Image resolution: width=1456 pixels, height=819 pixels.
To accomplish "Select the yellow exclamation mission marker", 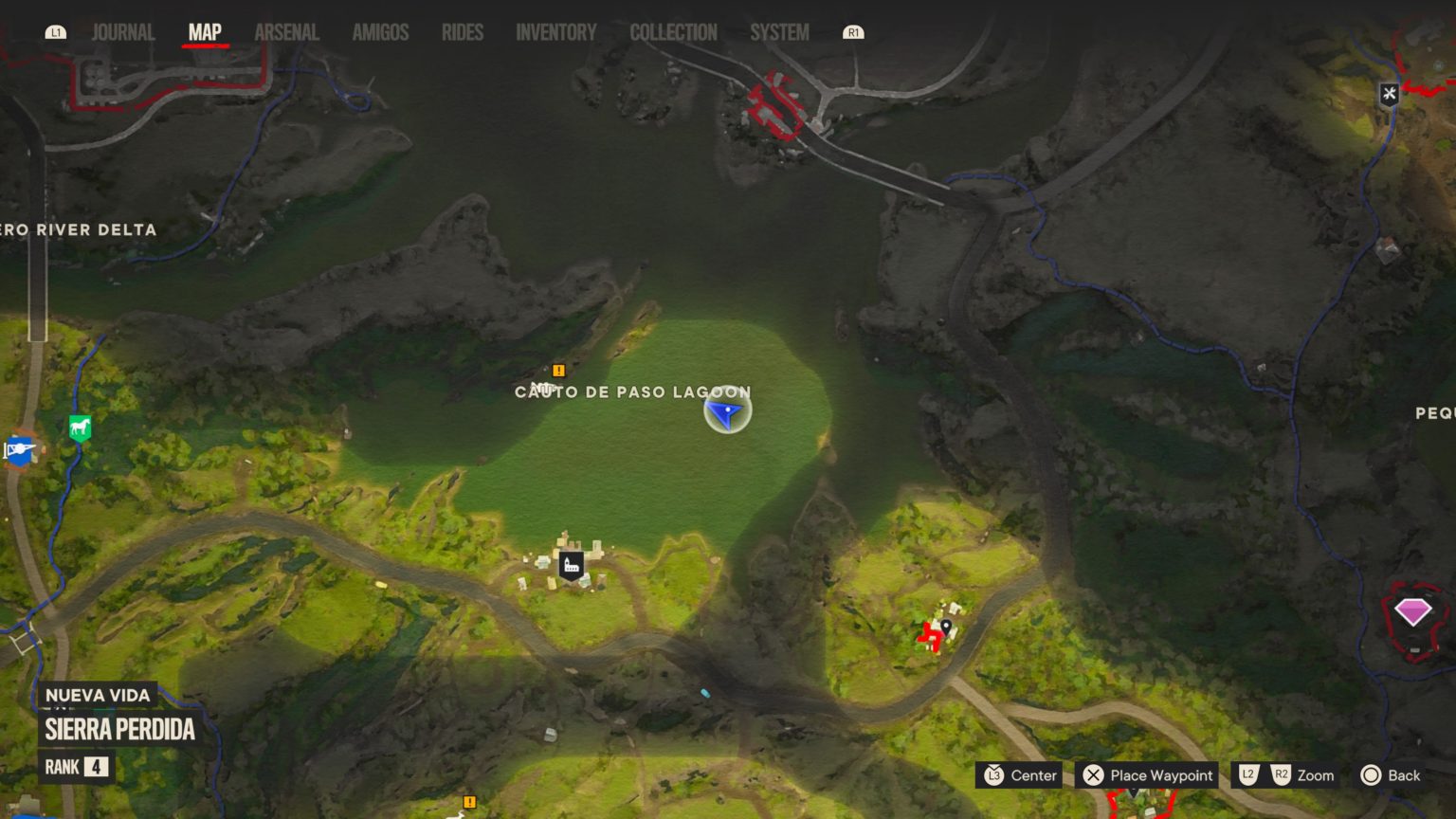I will click(558, 370).
